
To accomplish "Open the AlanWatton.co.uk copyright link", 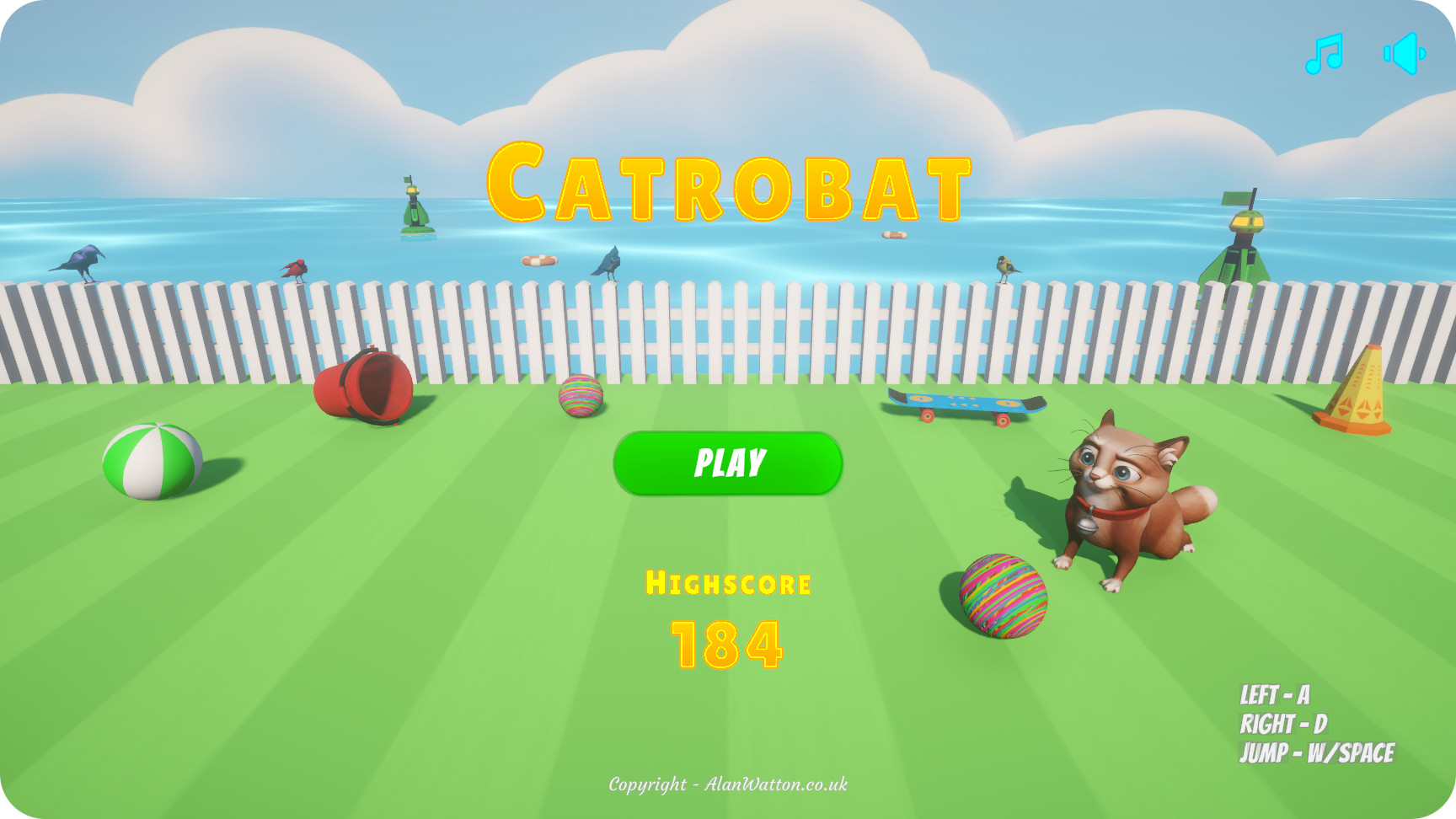I will point(726,783).
